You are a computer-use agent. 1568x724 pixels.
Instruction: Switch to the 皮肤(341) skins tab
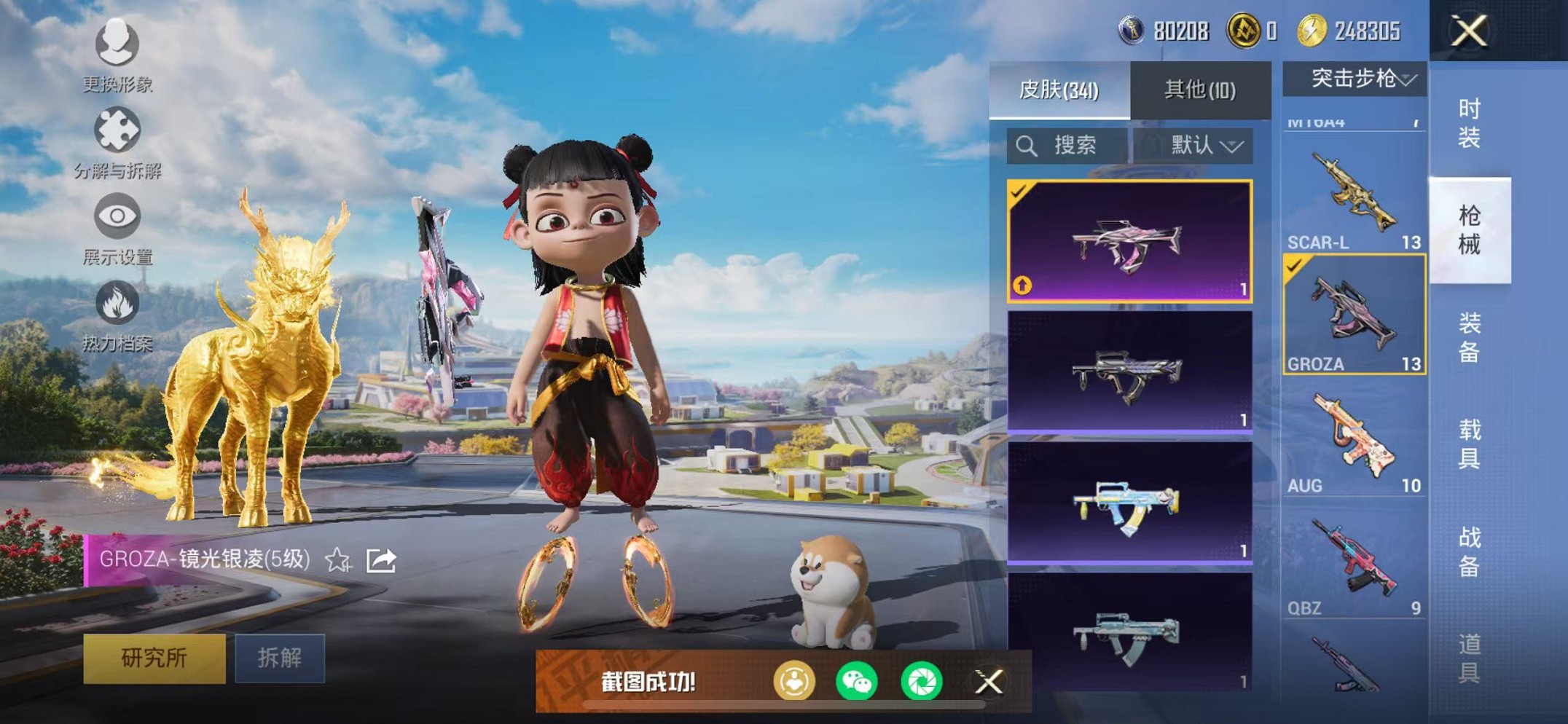1059,90
